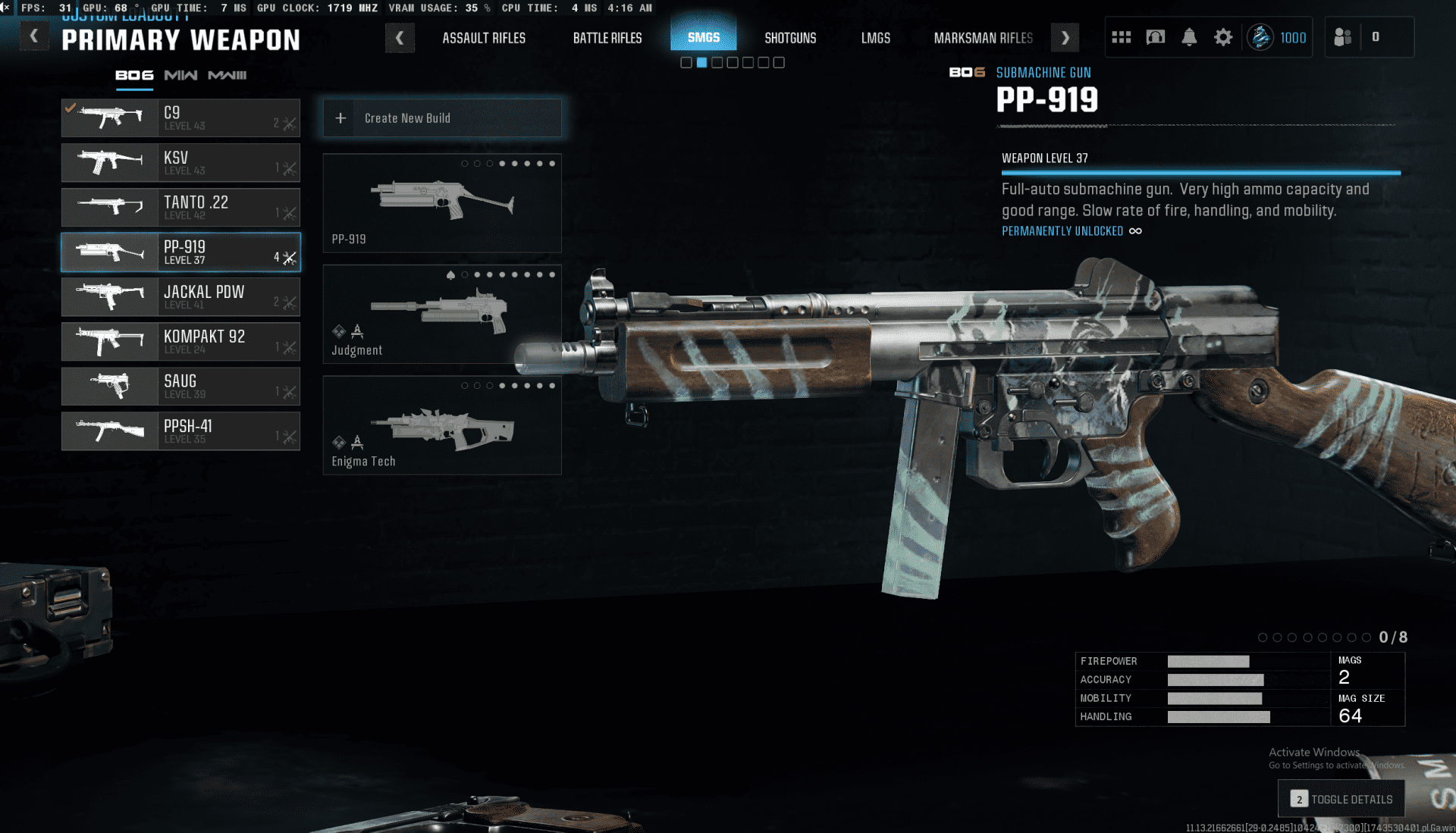This screenshot has width=1456, height=833.
Task: Select the Shotguns tab
Action: pos(790,38)
